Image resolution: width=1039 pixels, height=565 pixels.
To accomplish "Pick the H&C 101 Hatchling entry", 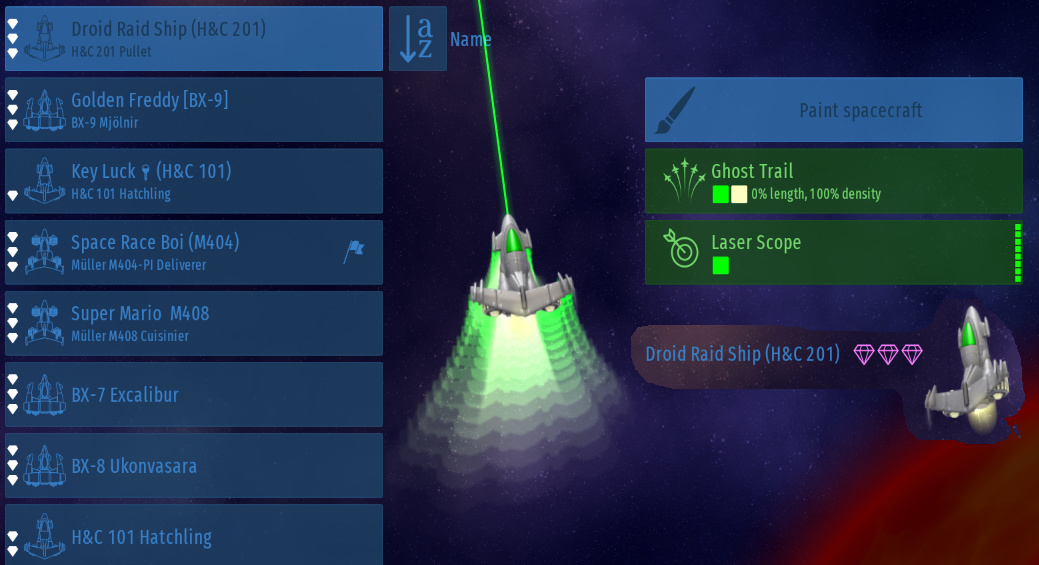I will pyautogui.click(x=194, y=535).
